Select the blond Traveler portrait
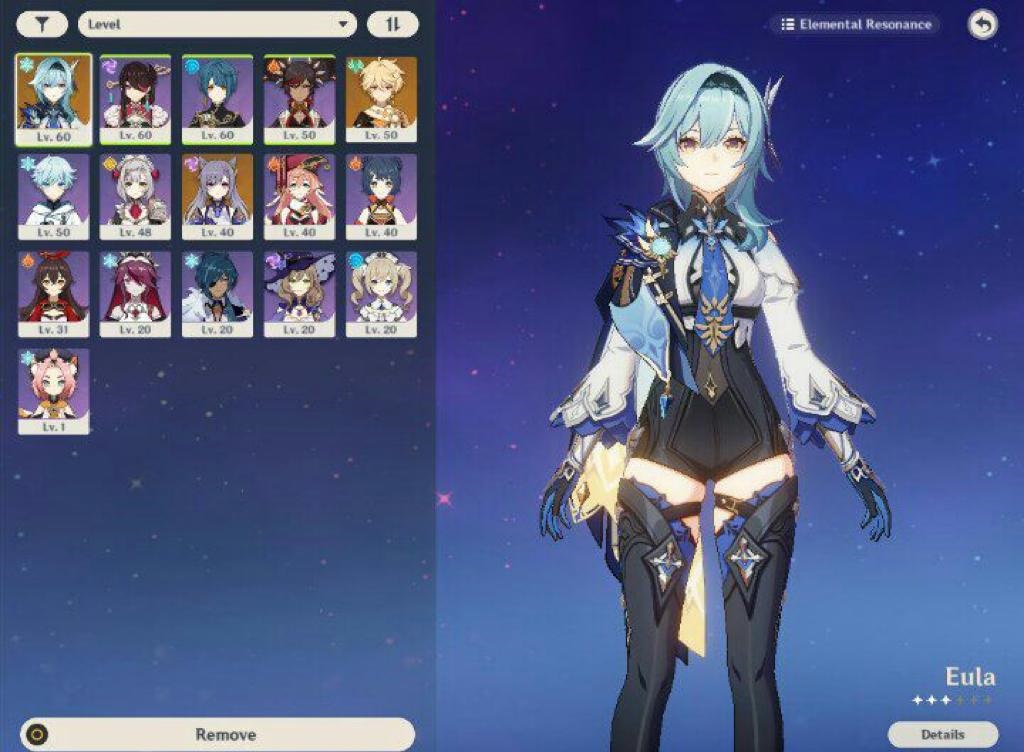 [x=381, y=99]
